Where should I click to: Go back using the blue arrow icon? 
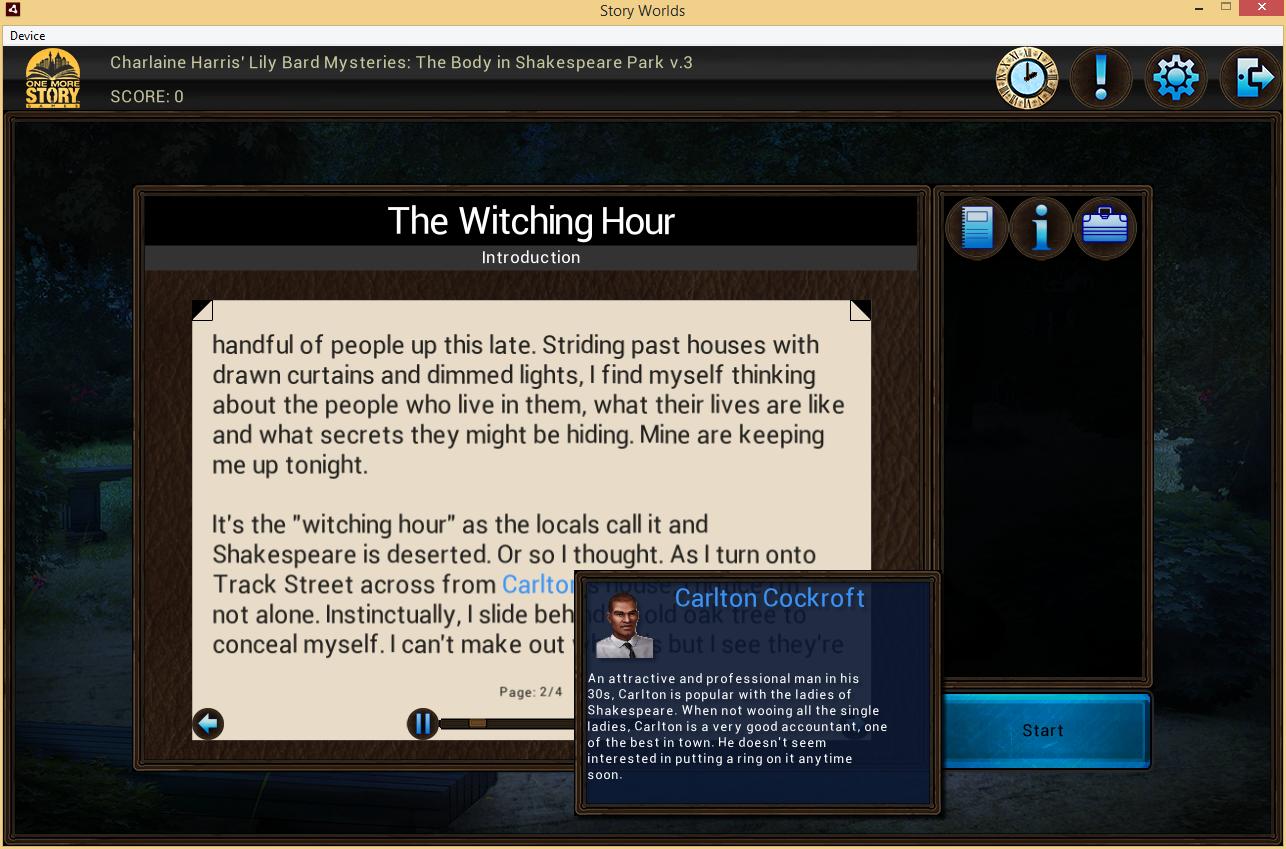(x=208, y=723)
